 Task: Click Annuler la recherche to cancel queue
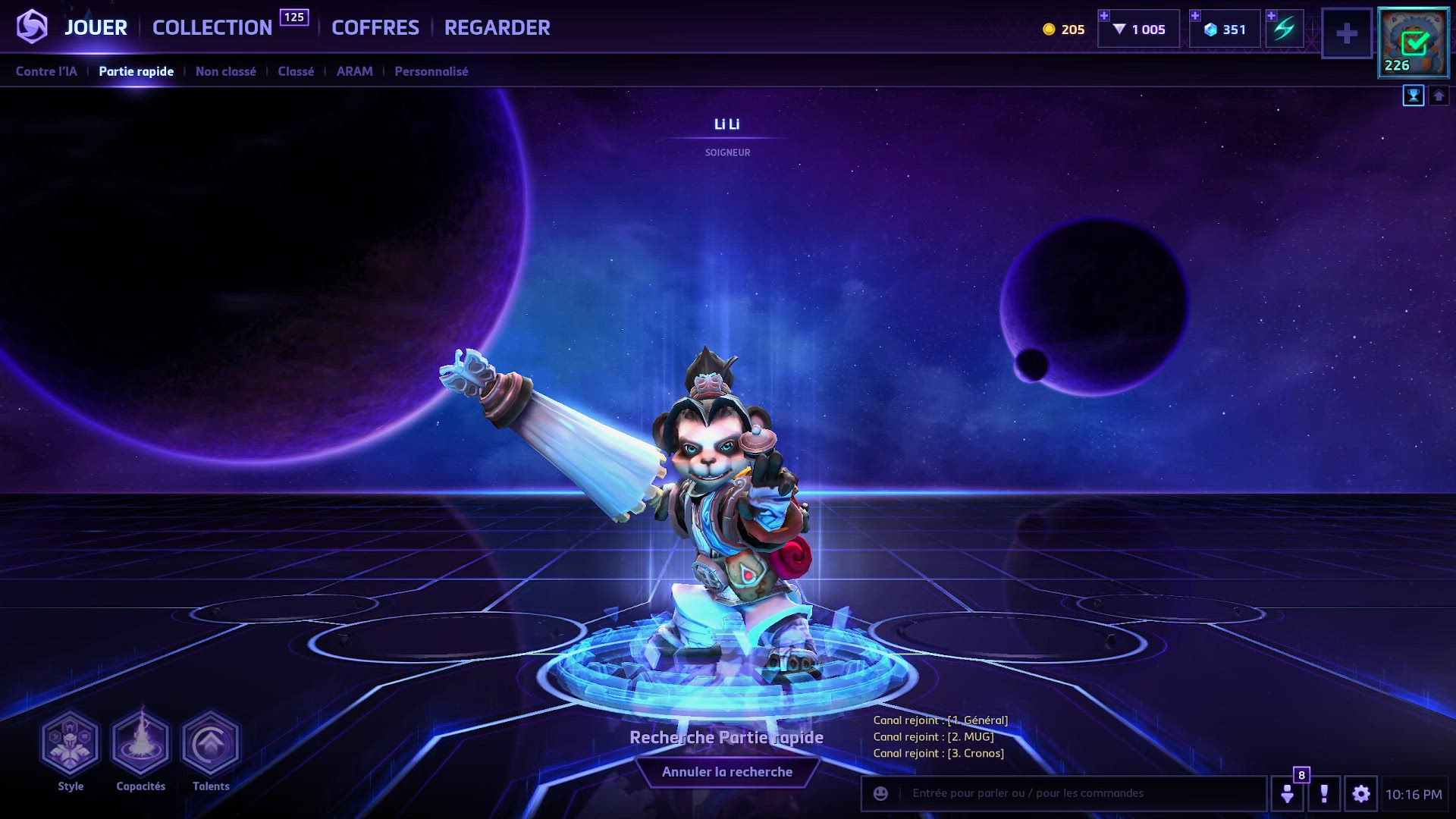coord(727,771)
